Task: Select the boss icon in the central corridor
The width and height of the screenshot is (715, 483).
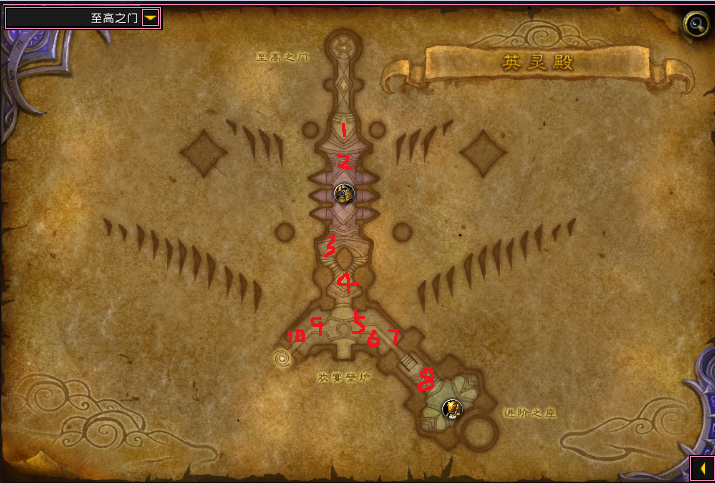Action: 344,193
